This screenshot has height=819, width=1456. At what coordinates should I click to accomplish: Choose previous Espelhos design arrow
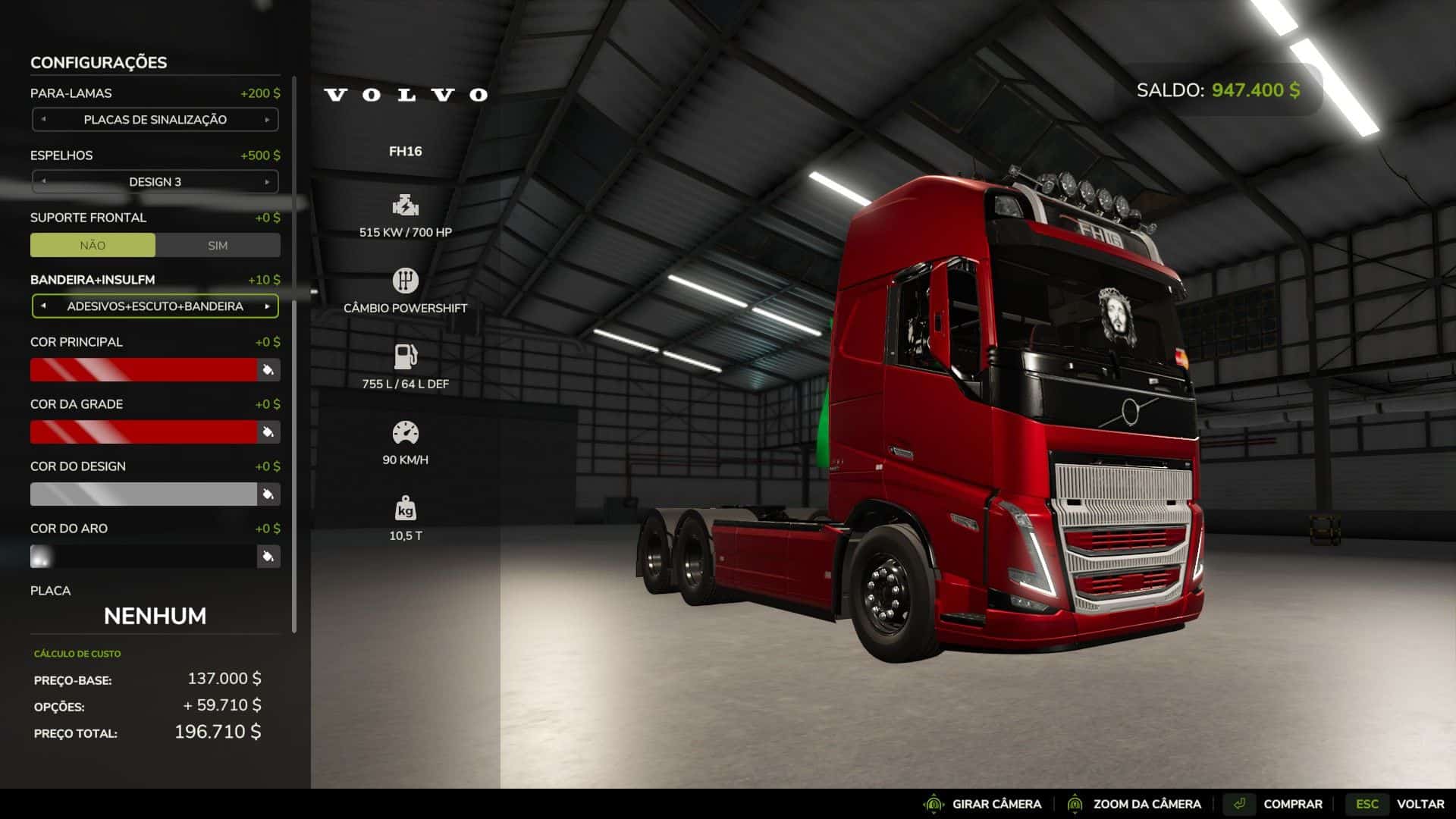43,182
